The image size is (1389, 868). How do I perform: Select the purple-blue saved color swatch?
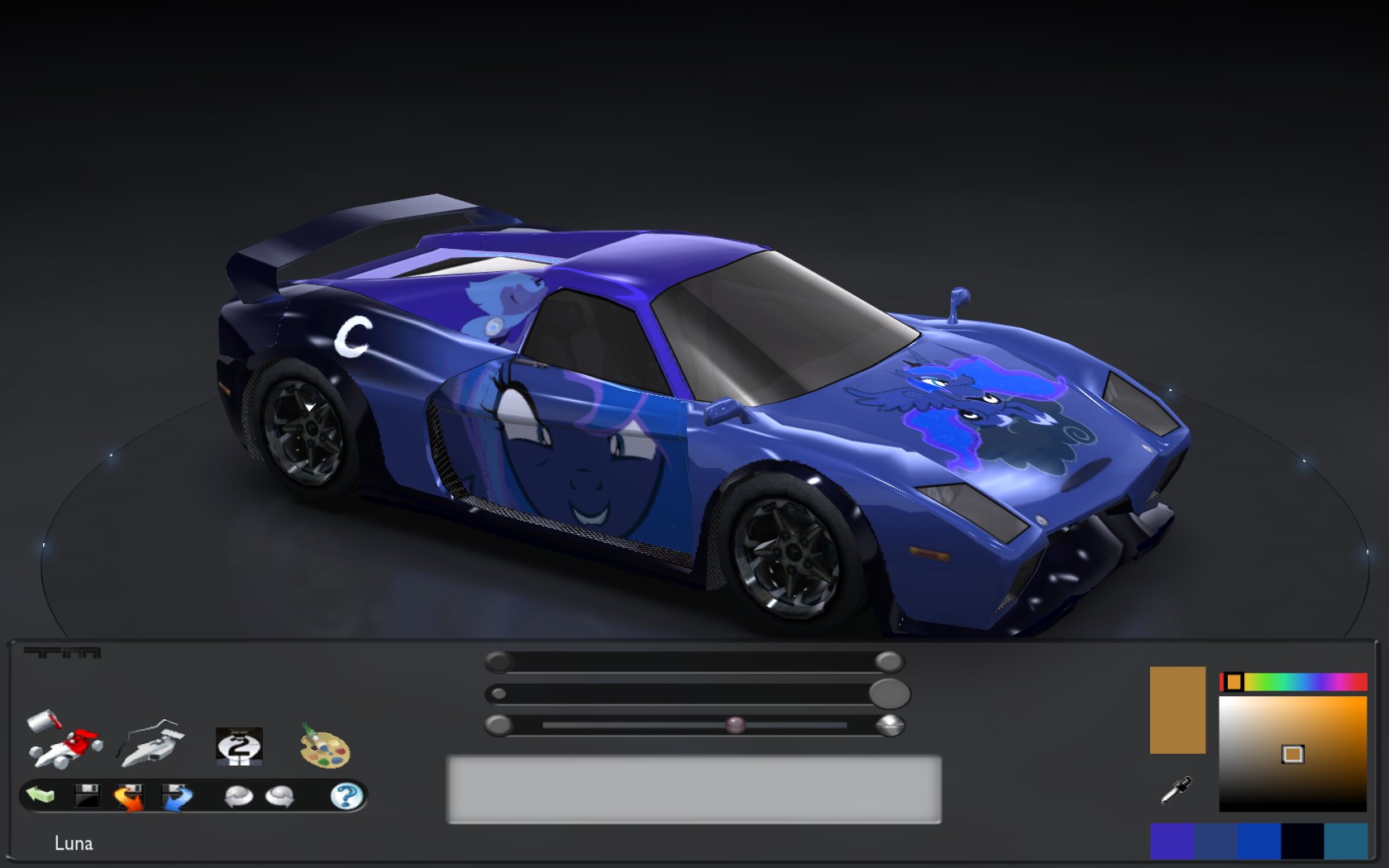click(x=1172, y=842)
